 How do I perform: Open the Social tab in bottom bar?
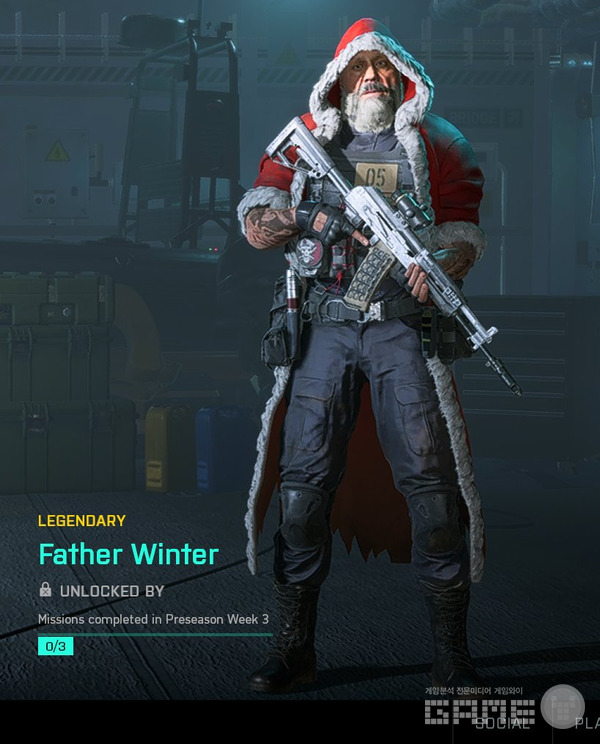(502, 722)
